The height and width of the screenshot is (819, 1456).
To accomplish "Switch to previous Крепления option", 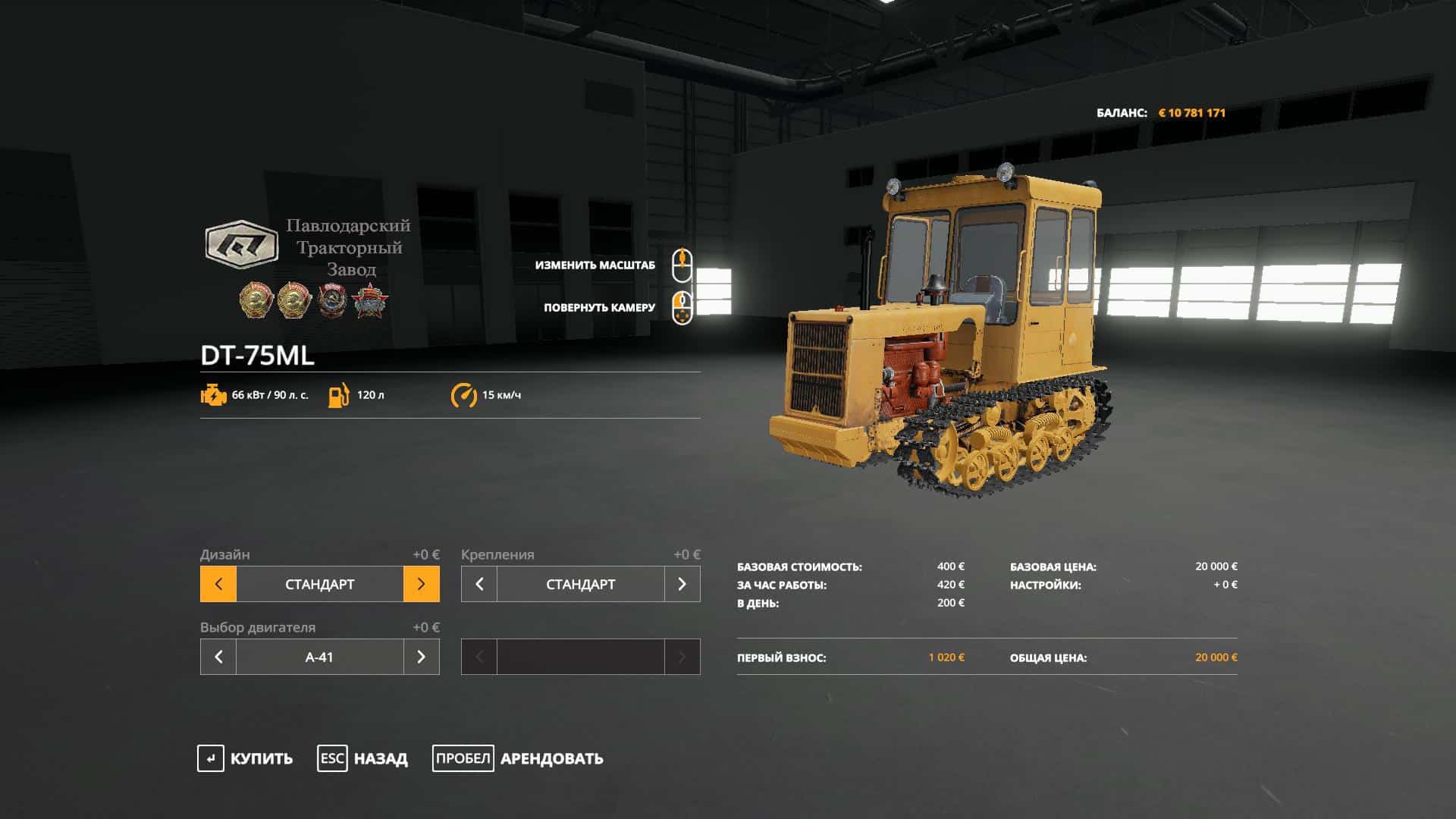I will click(x=479, y=584).
